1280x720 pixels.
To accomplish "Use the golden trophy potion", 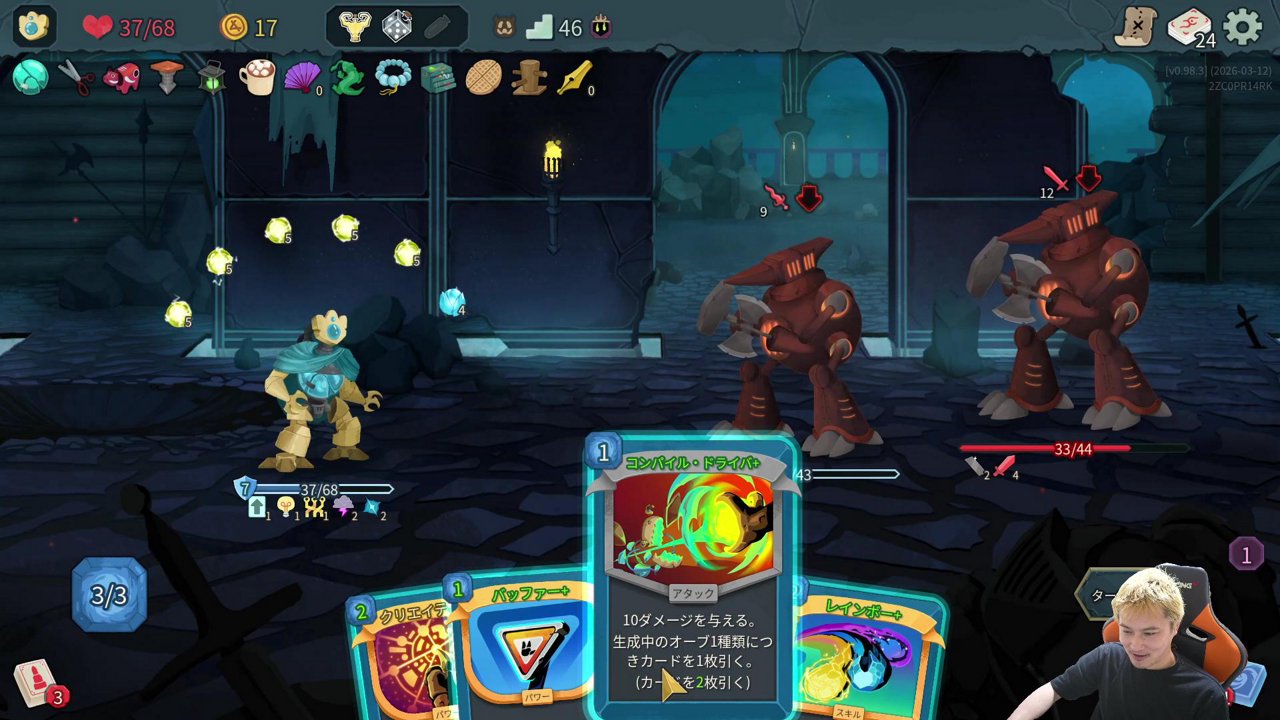I will (354, 27).
